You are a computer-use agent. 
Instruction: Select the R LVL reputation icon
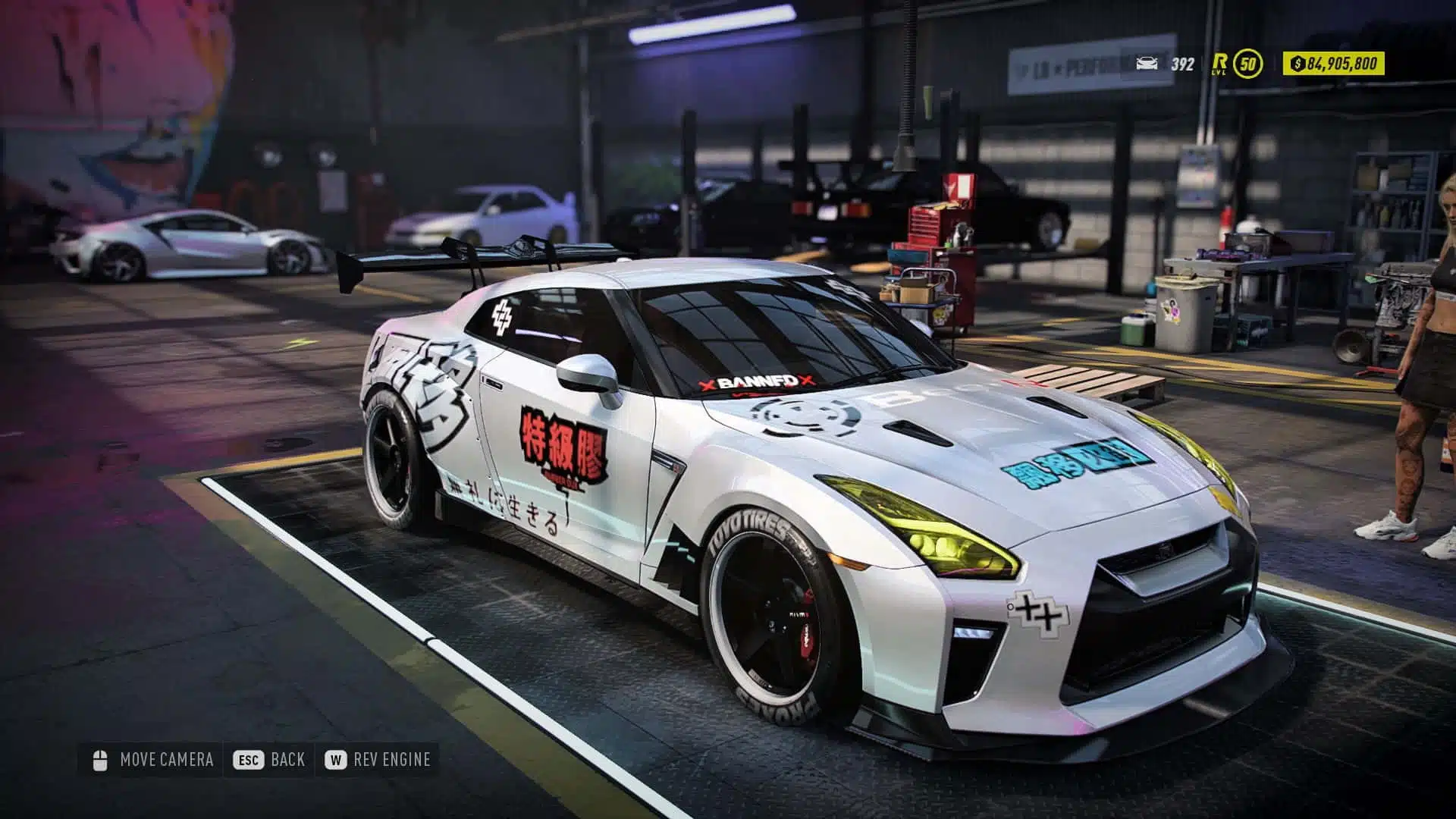pyautogui.click(x=1219, y=64)
